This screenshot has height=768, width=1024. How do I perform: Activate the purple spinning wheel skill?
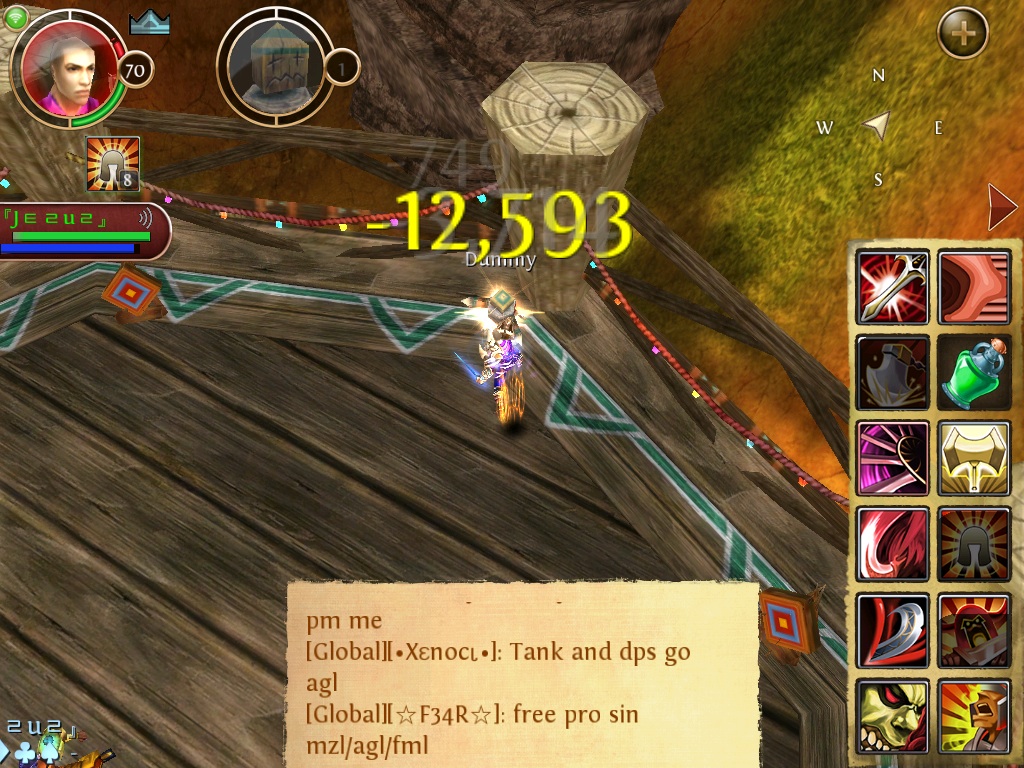[x=892, y=459]
